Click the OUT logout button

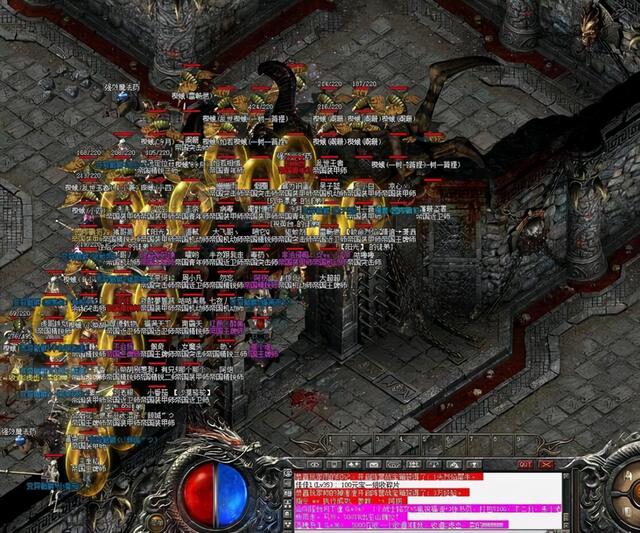coord(523,464)
